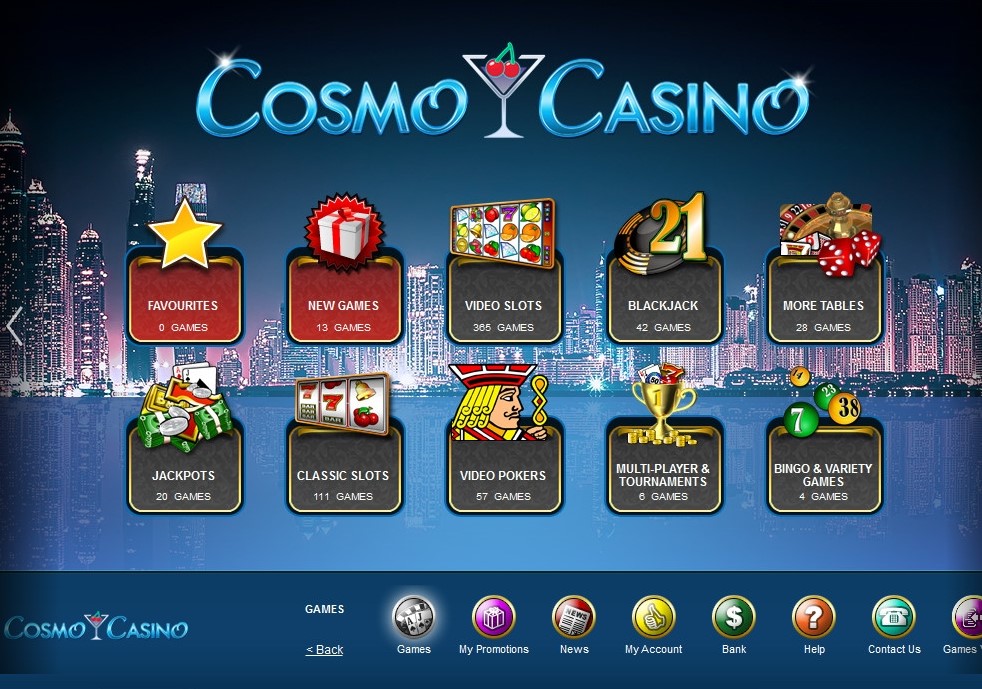View the News section
This screenshot has width=982, height=689.
(574, 618)
